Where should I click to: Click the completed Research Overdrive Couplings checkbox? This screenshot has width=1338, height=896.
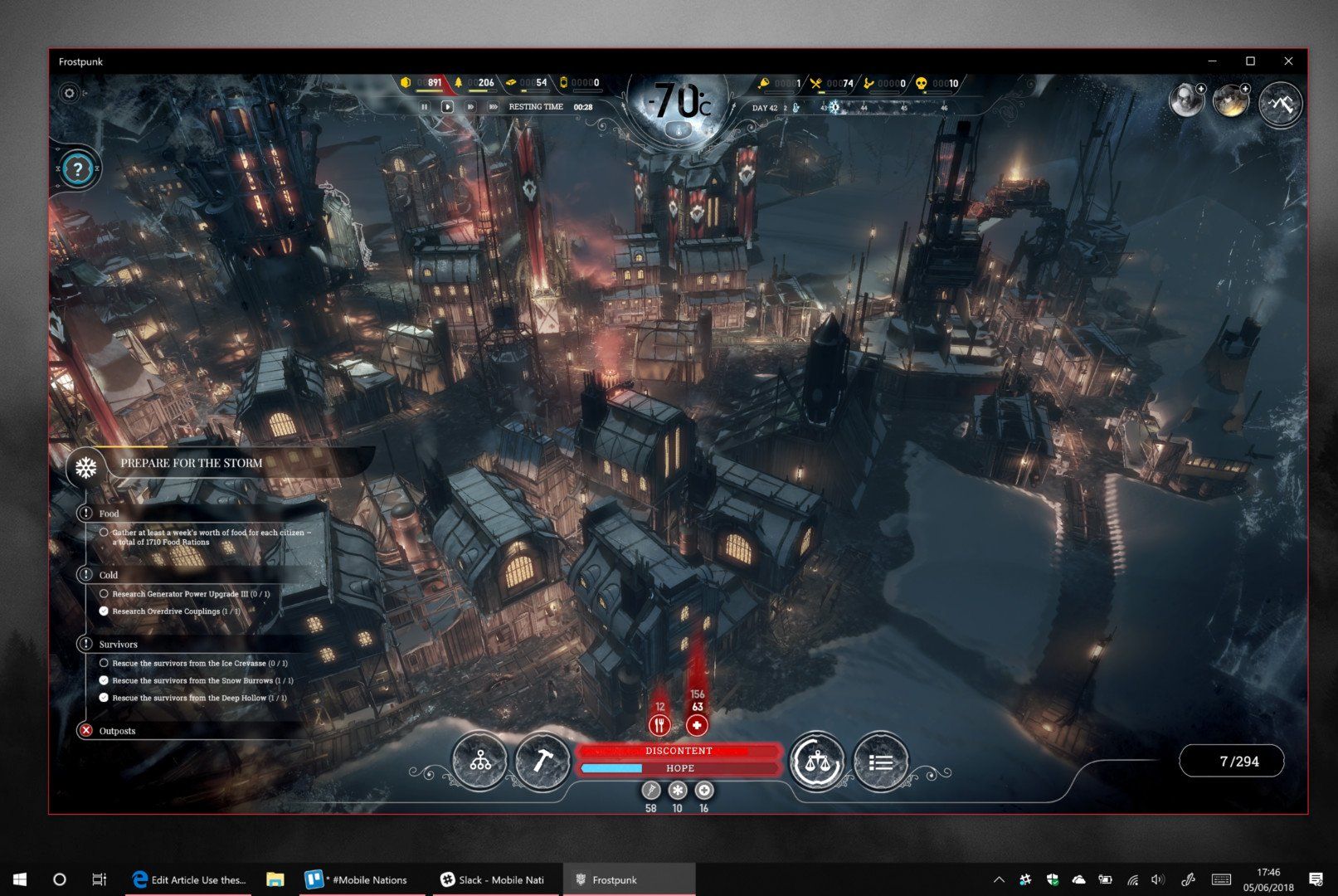click(105, 611)
